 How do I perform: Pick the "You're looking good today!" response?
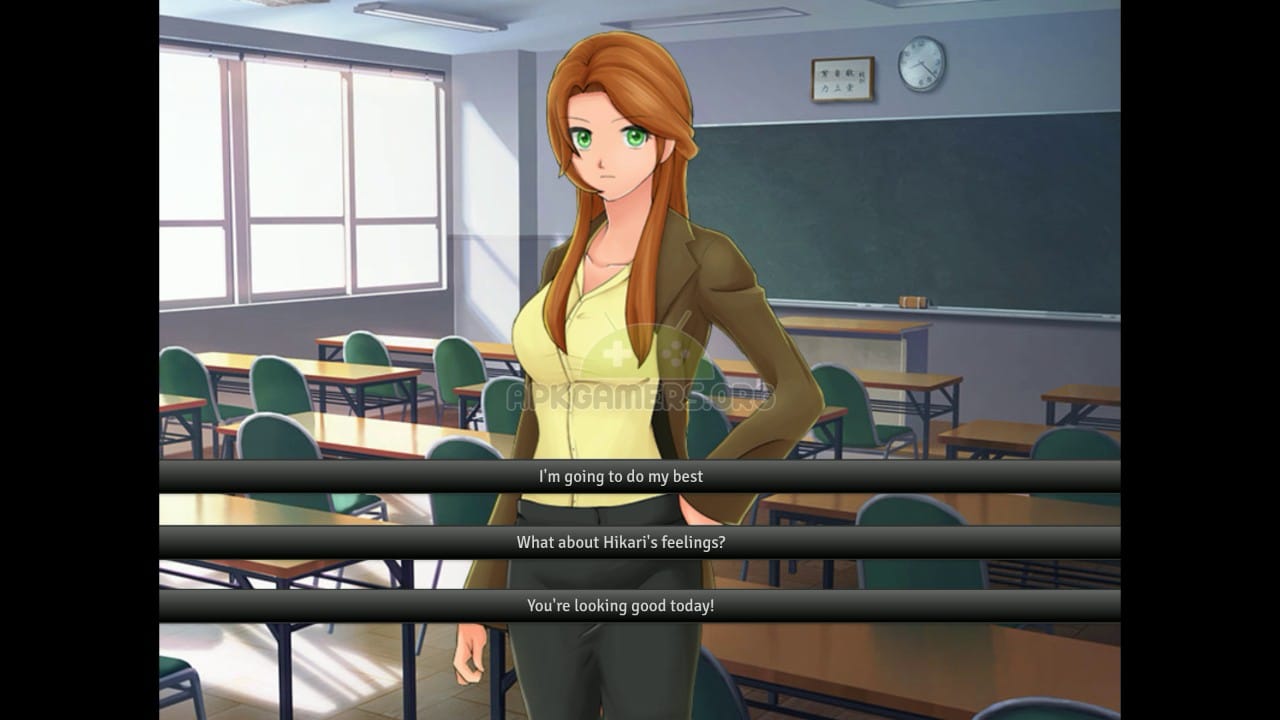(x=620, y=605)
